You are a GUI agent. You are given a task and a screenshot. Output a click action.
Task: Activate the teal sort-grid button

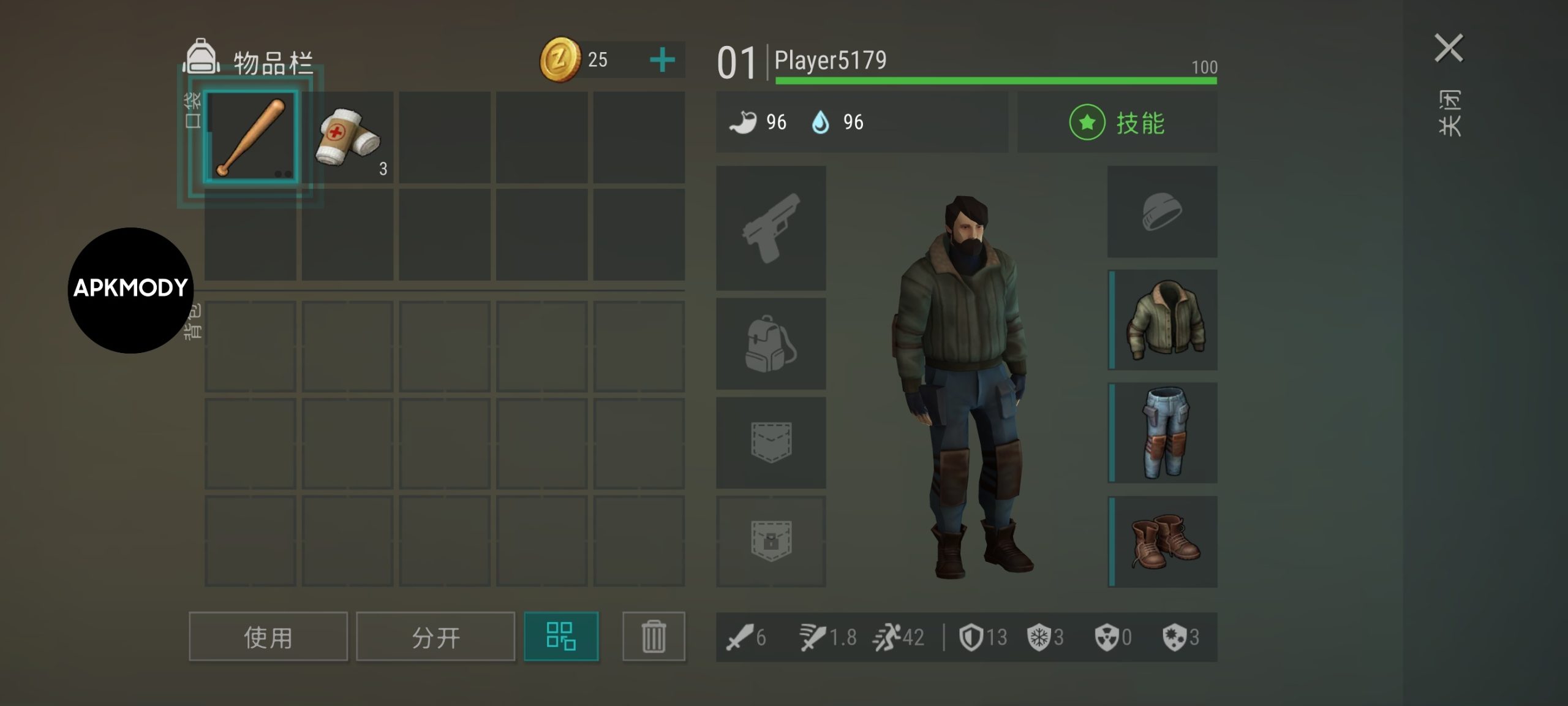pos(561,636)
